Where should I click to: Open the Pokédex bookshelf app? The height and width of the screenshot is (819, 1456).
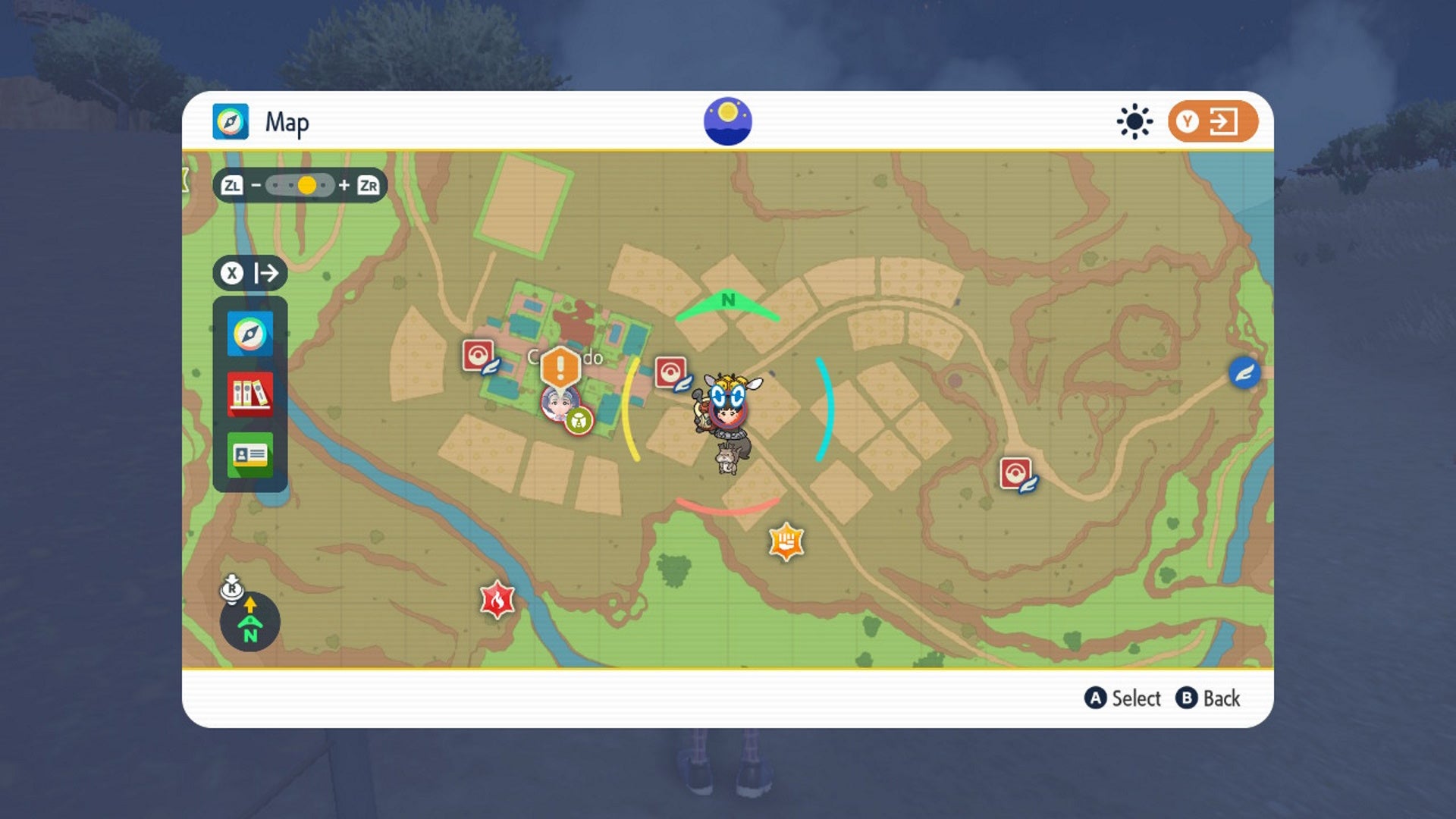point(249,394)
